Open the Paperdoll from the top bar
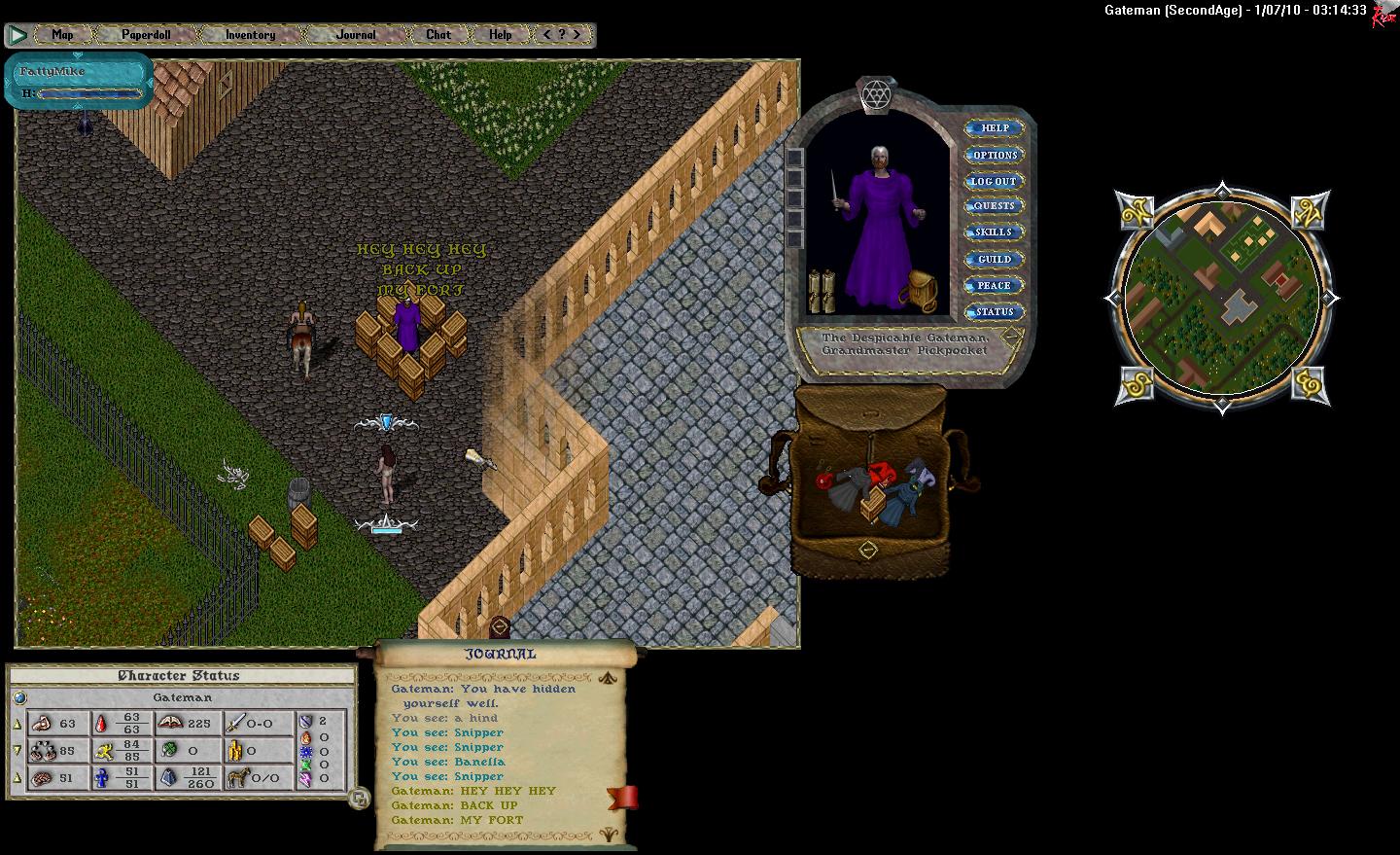This screenshot has height=855, width=1400. [146, 35]
